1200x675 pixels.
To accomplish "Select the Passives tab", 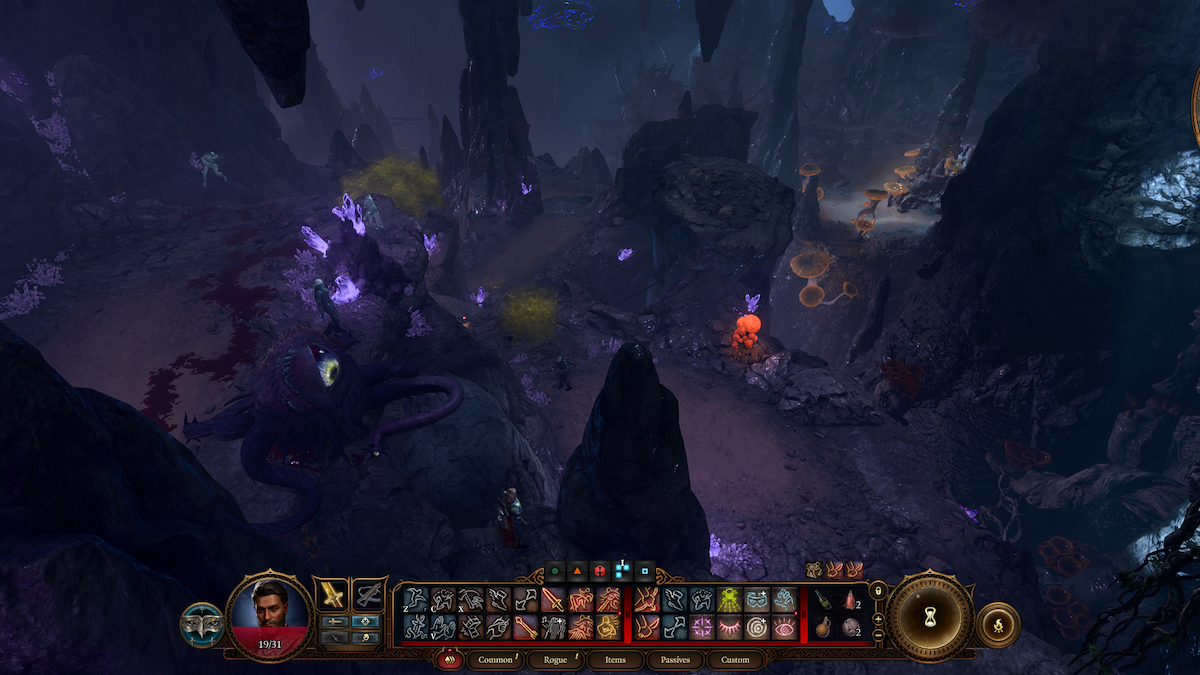I will 676,660.
